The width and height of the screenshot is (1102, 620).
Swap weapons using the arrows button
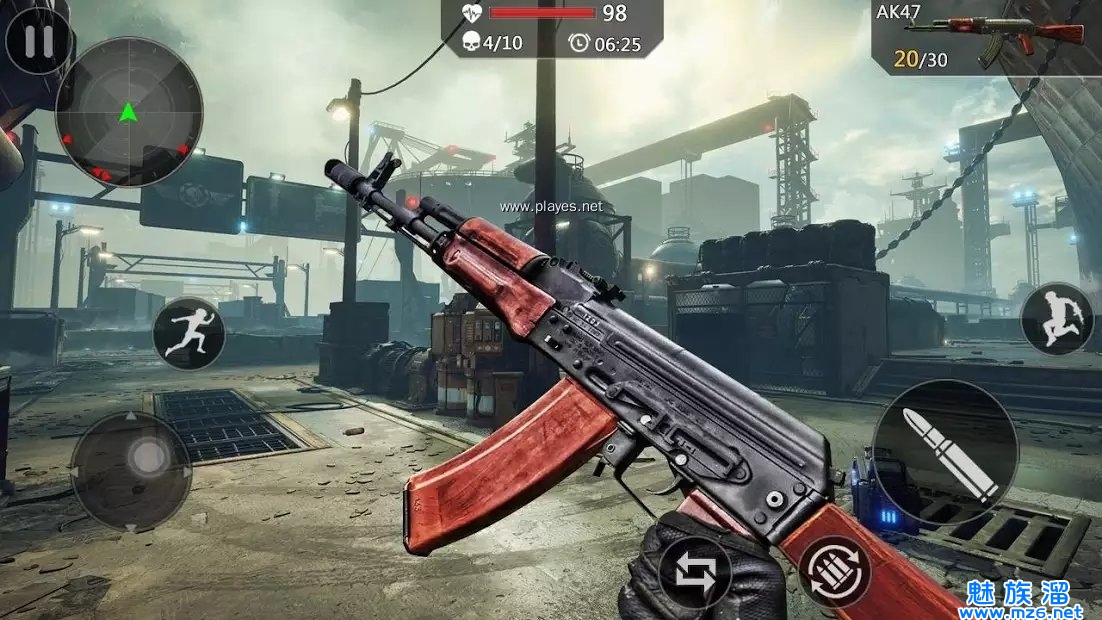pyautogui.click(x=694, y=574)
